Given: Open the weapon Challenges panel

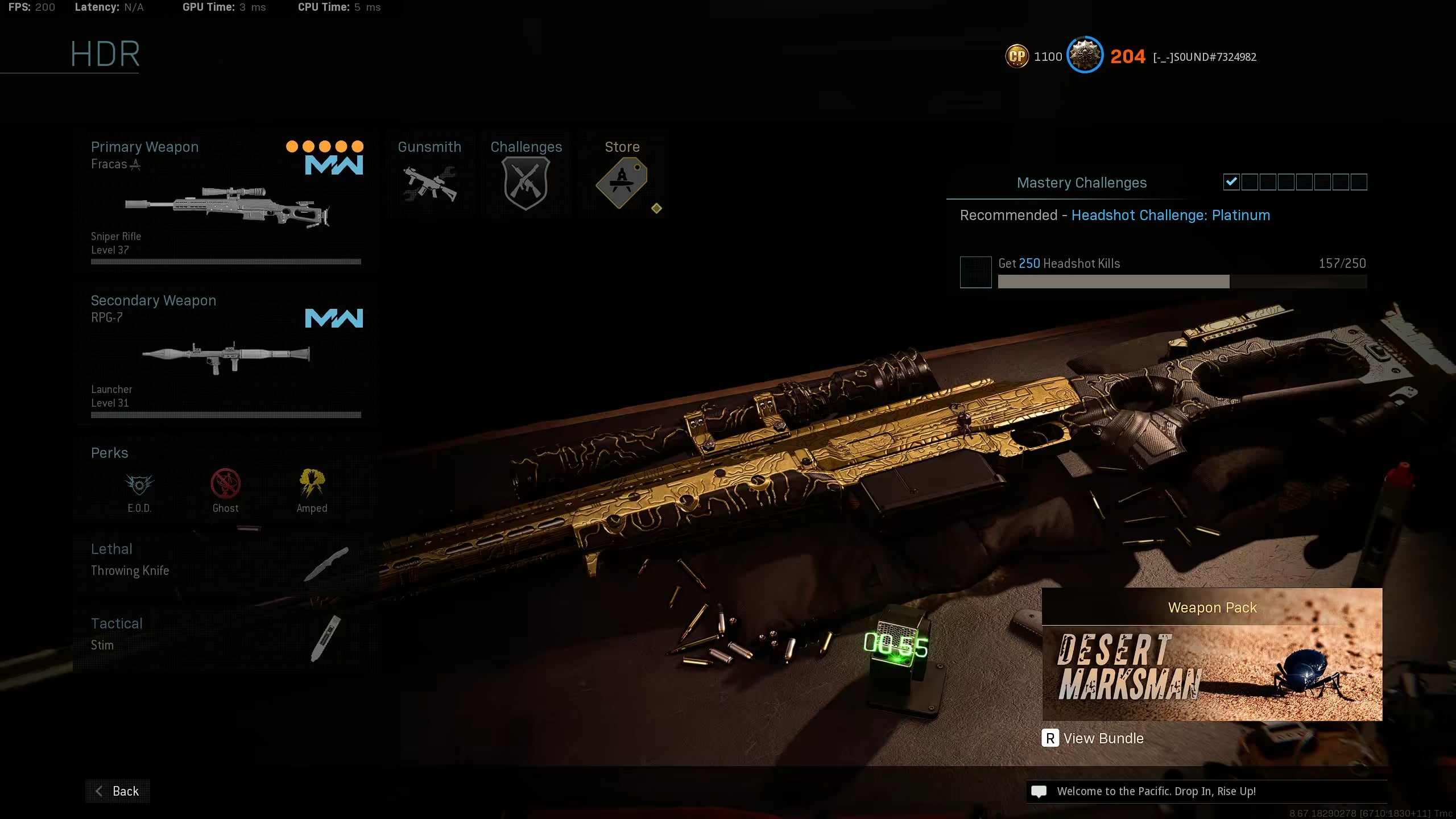Looking at the screenshot, I should (526, 175).
